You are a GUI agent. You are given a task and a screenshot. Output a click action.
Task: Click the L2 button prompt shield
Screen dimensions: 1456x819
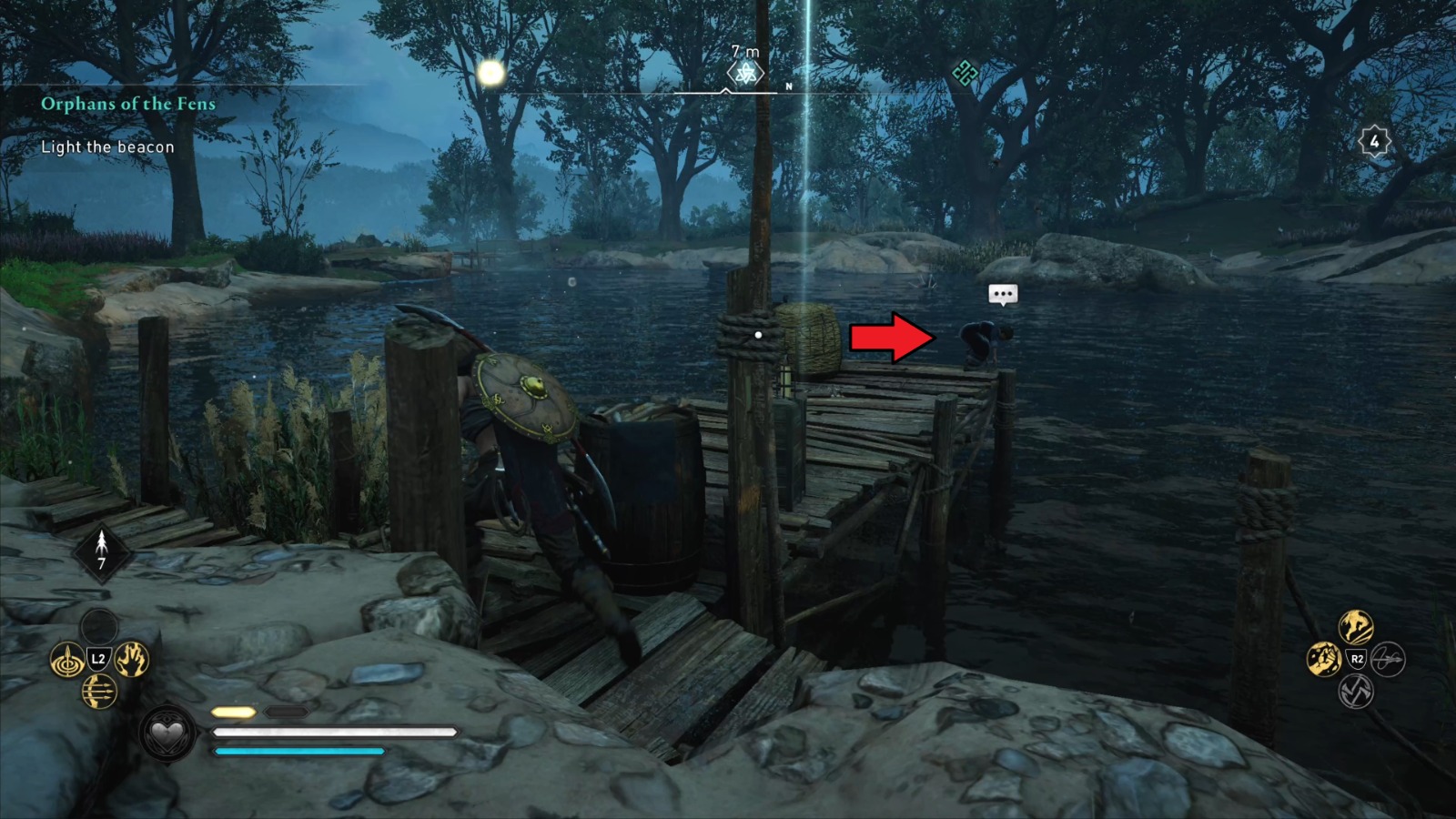100,660
